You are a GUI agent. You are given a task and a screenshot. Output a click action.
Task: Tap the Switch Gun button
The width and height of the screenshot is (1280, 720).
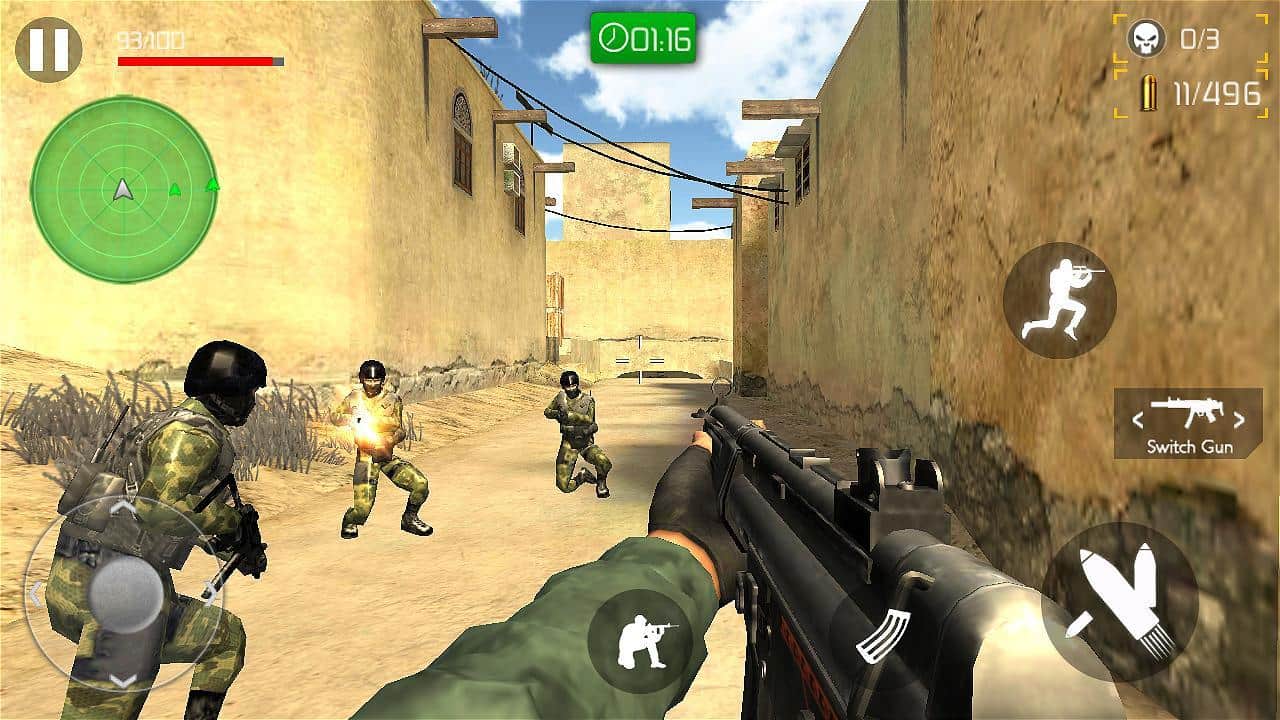(1190, 445)
